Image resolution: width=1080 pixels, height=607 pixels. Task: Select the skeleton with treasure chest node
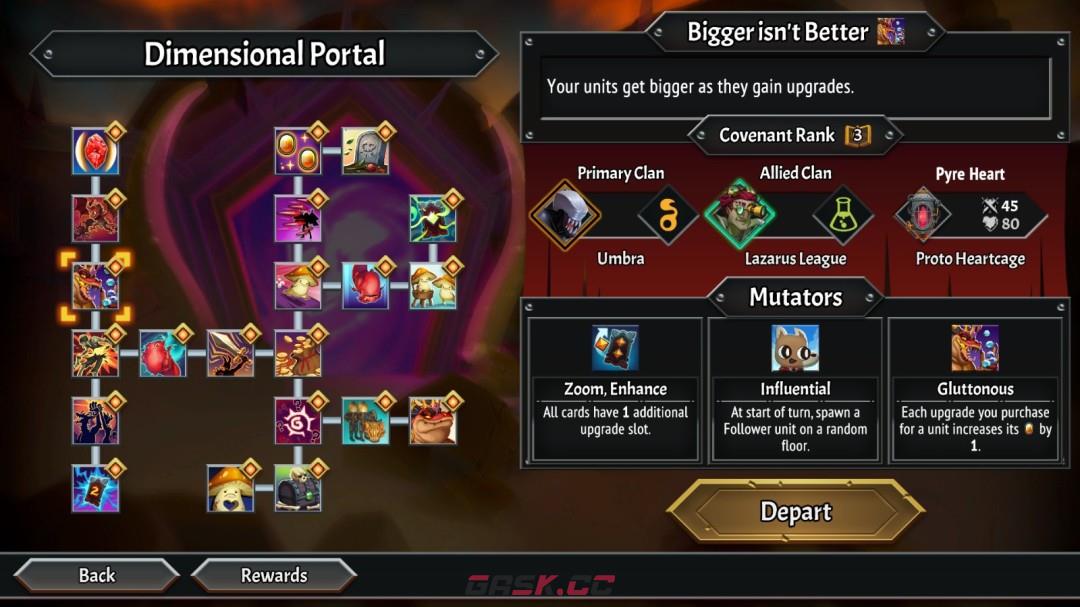[x=298, y=488]
